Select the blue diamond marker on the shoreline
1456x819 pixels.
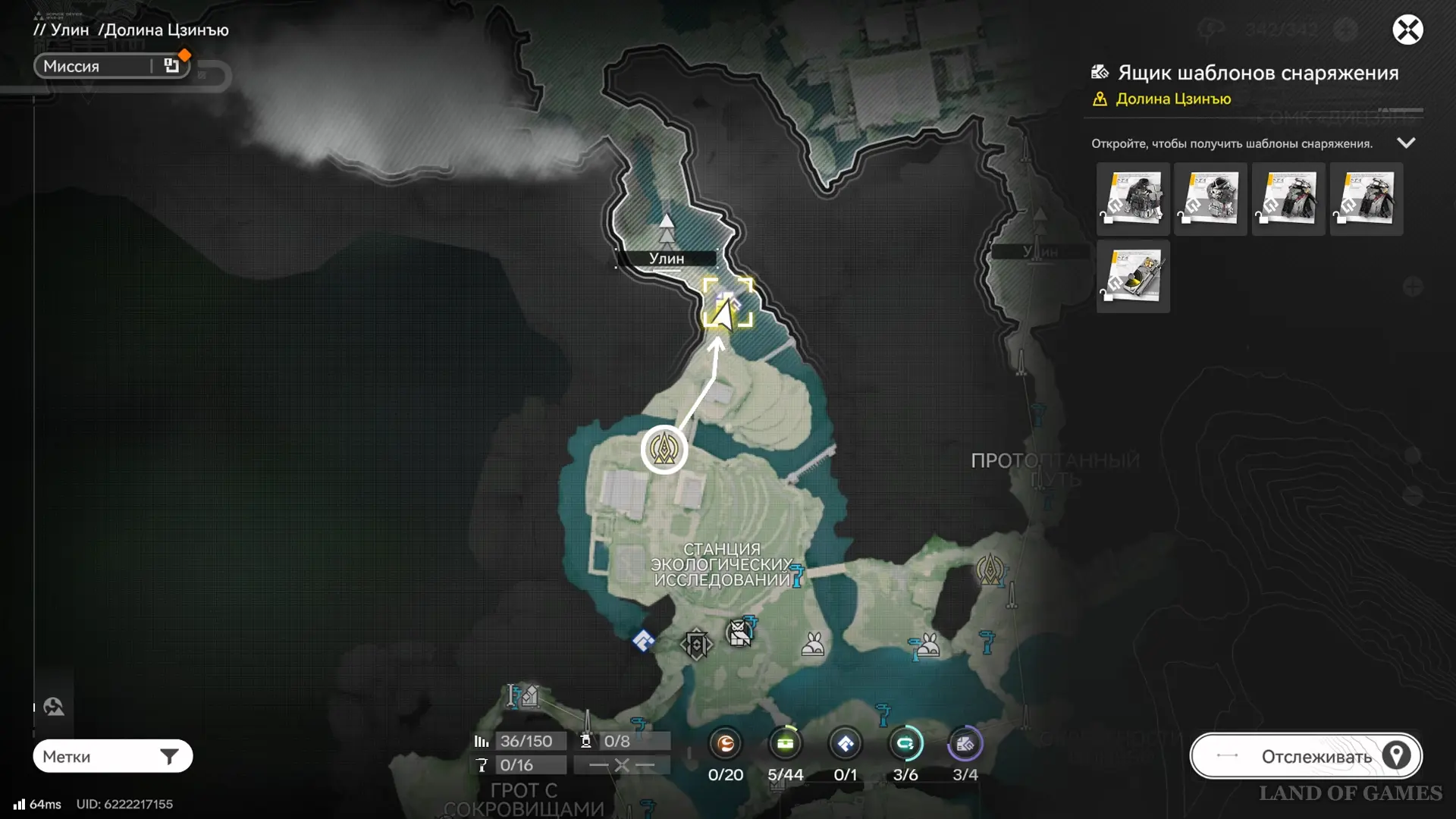(x=643, y=642)
